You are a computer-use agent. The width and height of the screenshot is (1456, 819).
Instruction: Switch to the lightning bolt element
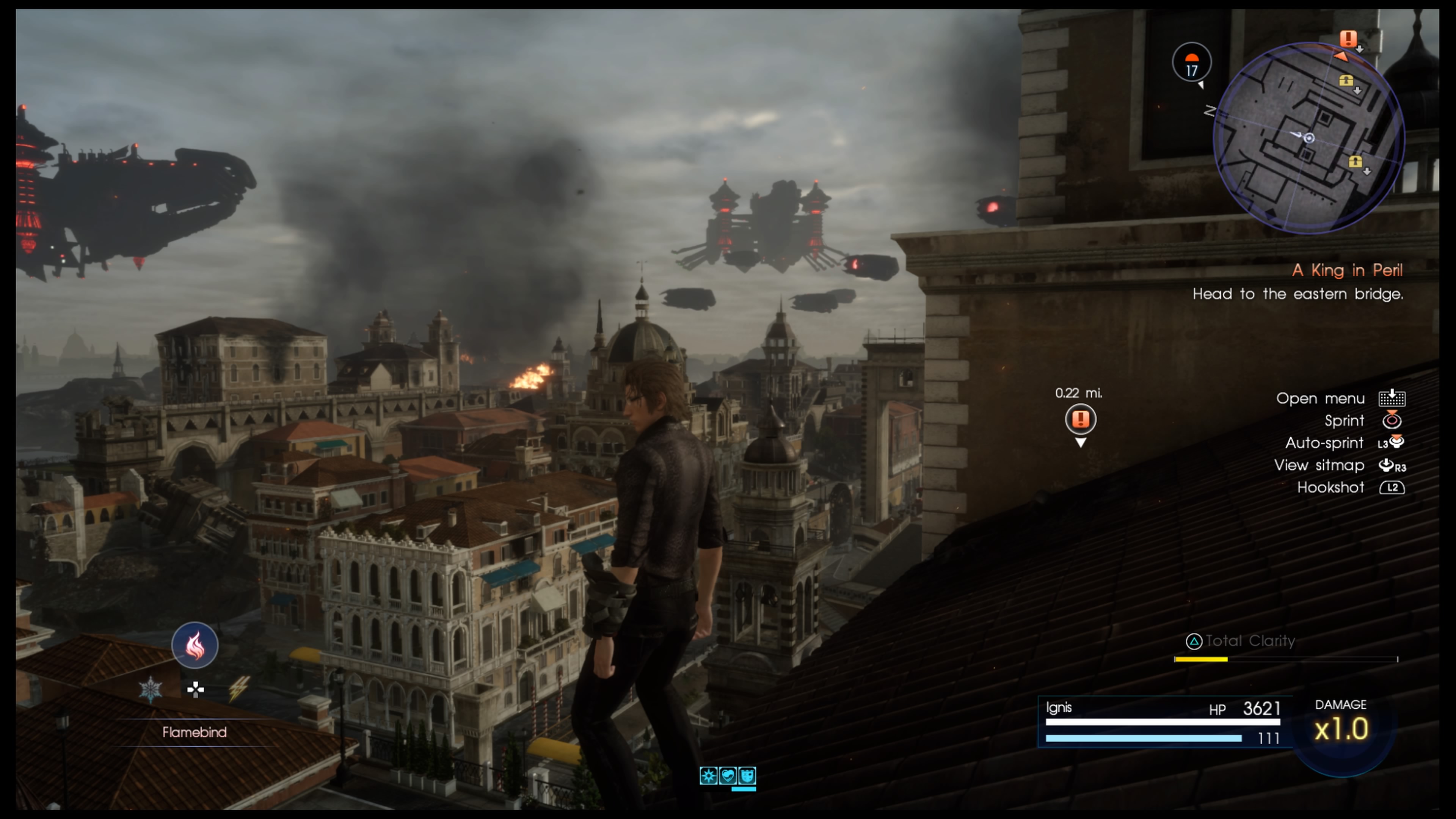click(238, 689)
